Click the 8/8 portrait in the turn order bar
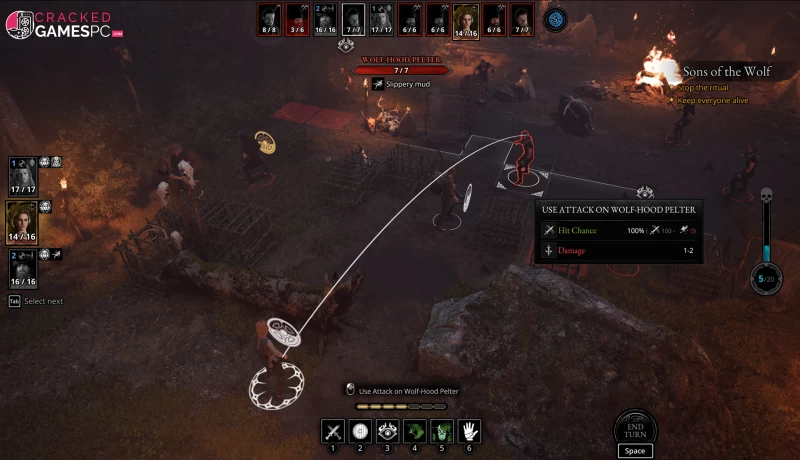The width and height of the screenshot is (800, 460). [x=268, y=17]
